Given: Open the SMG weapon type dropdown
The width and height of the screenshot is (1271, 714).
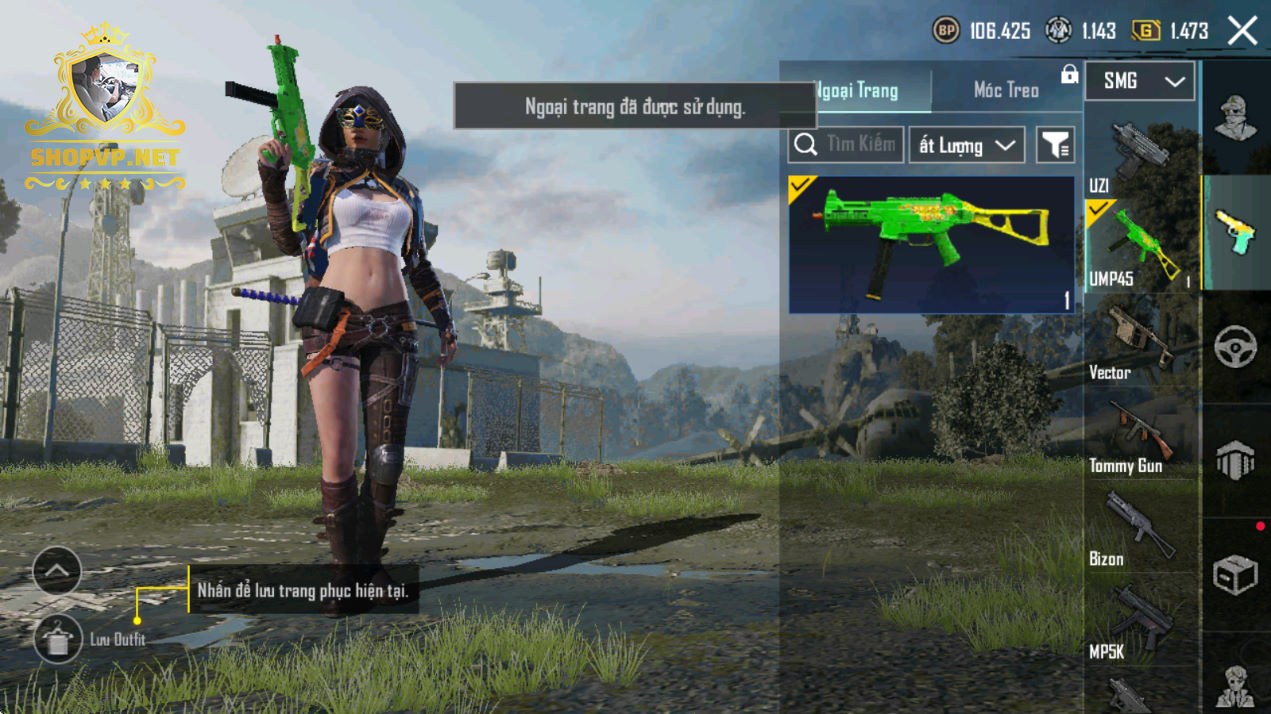Looking at the screenshot, I should (x=1139, y=81).
